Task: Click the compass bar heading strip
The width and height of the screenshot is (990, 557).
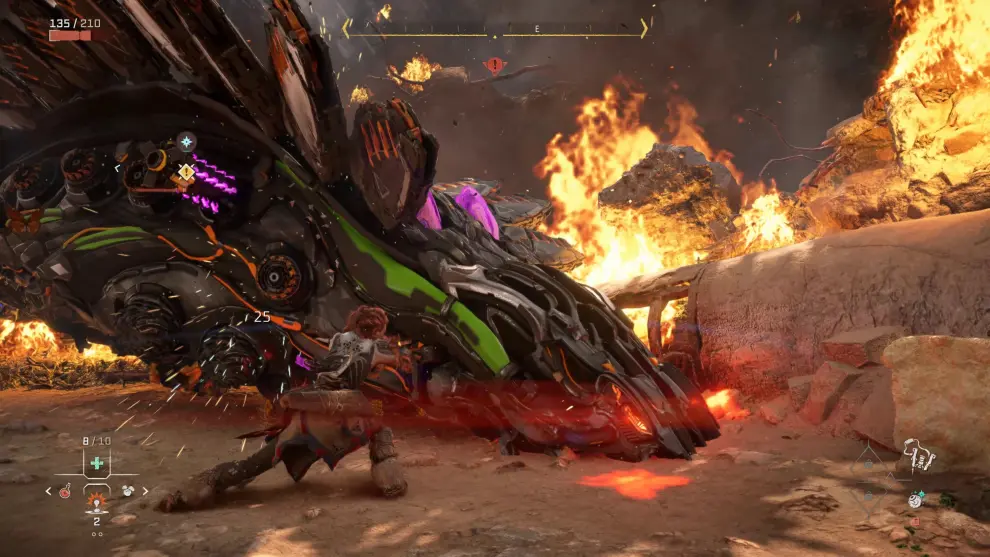Action: [x=496, y=30]
